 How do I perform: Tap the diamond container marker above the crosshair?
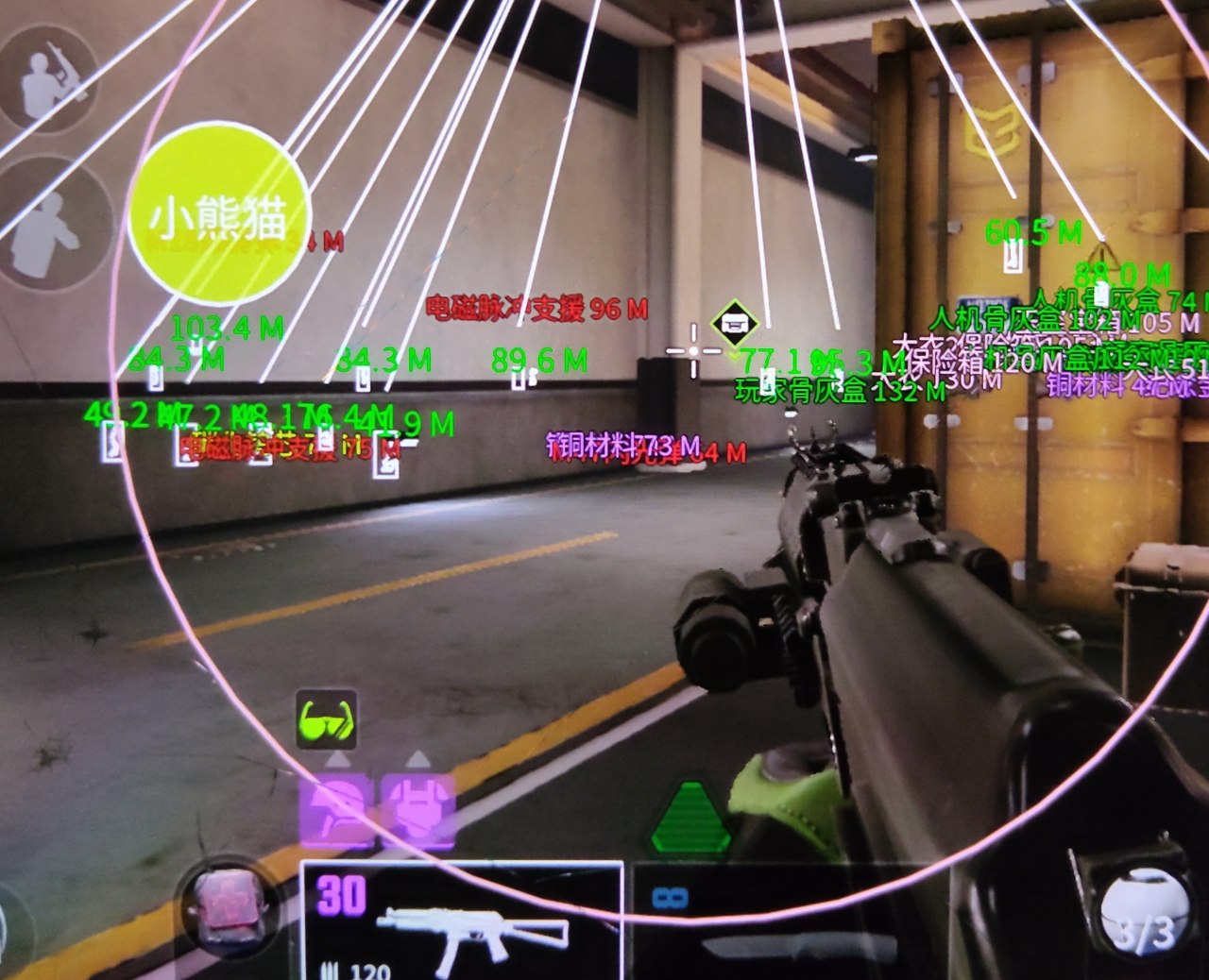click(x=737, y=322)
